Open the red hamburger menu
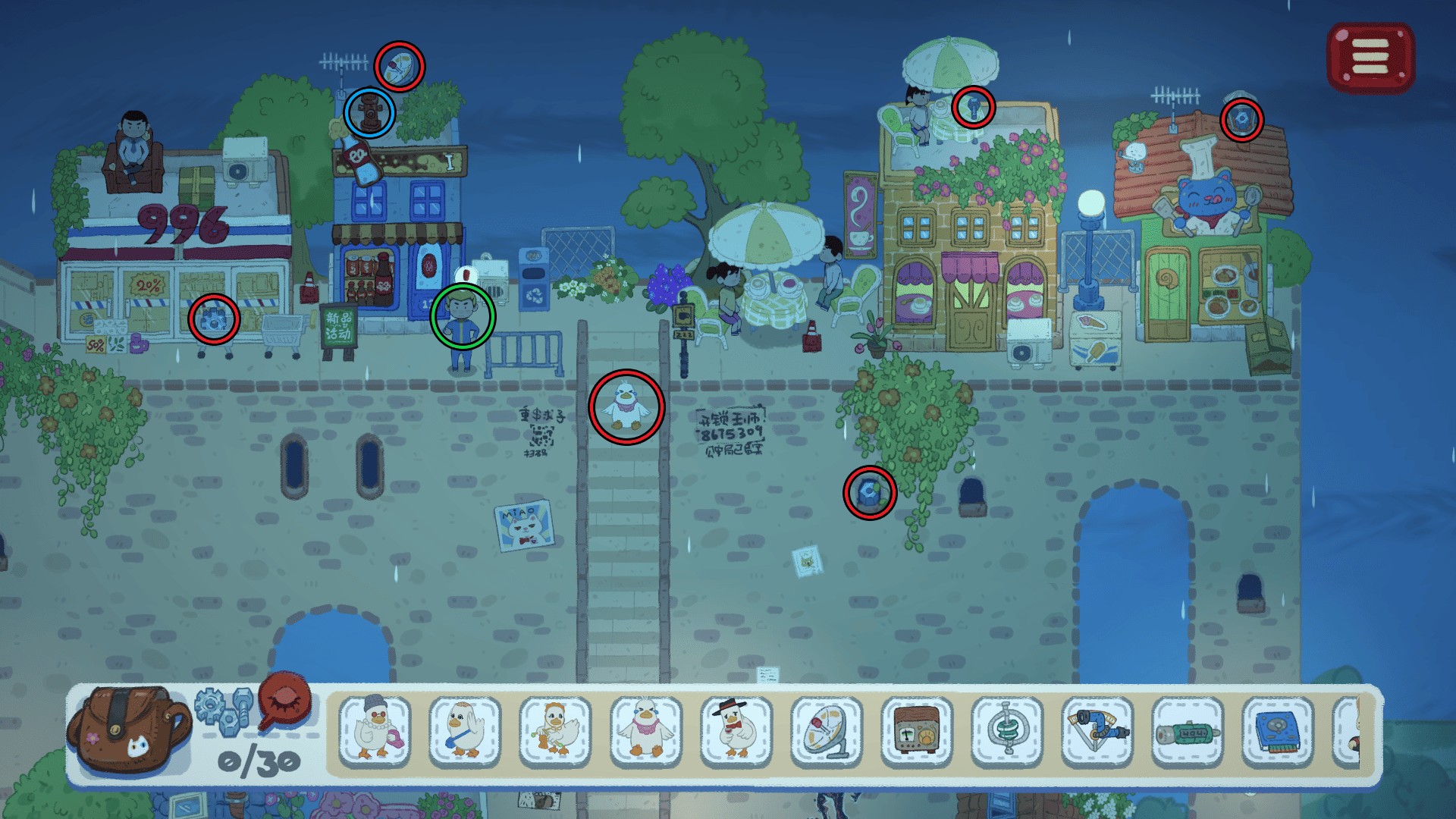This screenshot has height=819, width=1456. click(x=1370, y=58)
